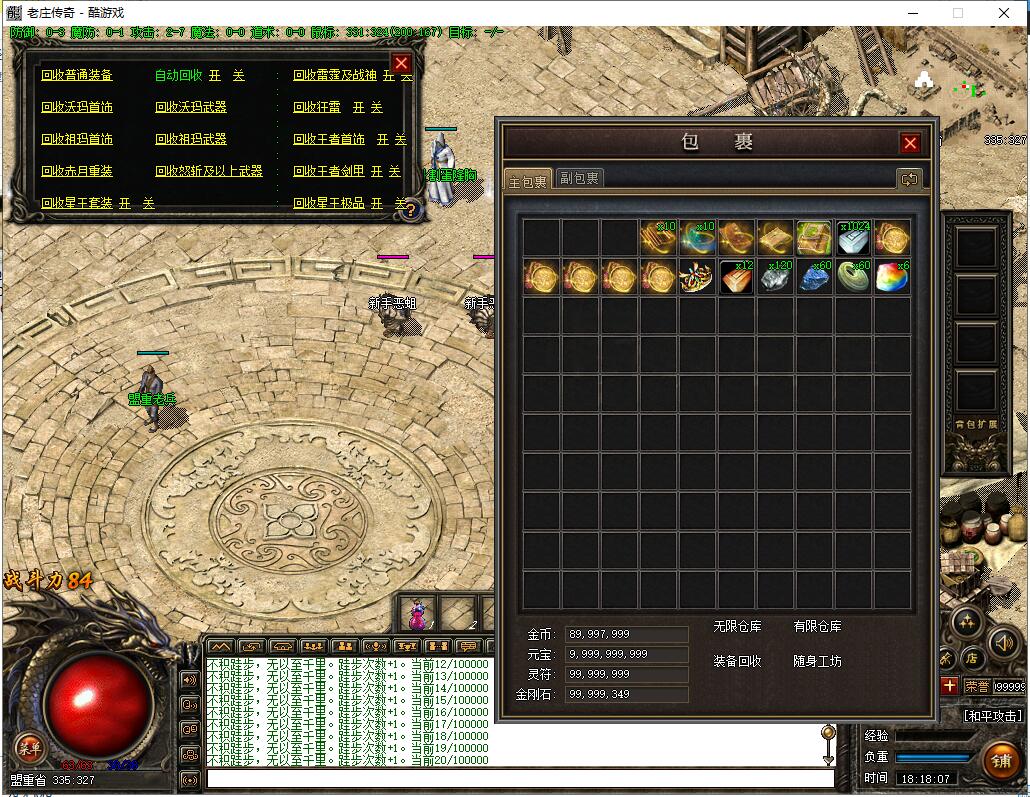The width and height of the screenshot is (1030, 797).
Task: Choose 回收祖玛武器 link
Action: tap(191, 140)
